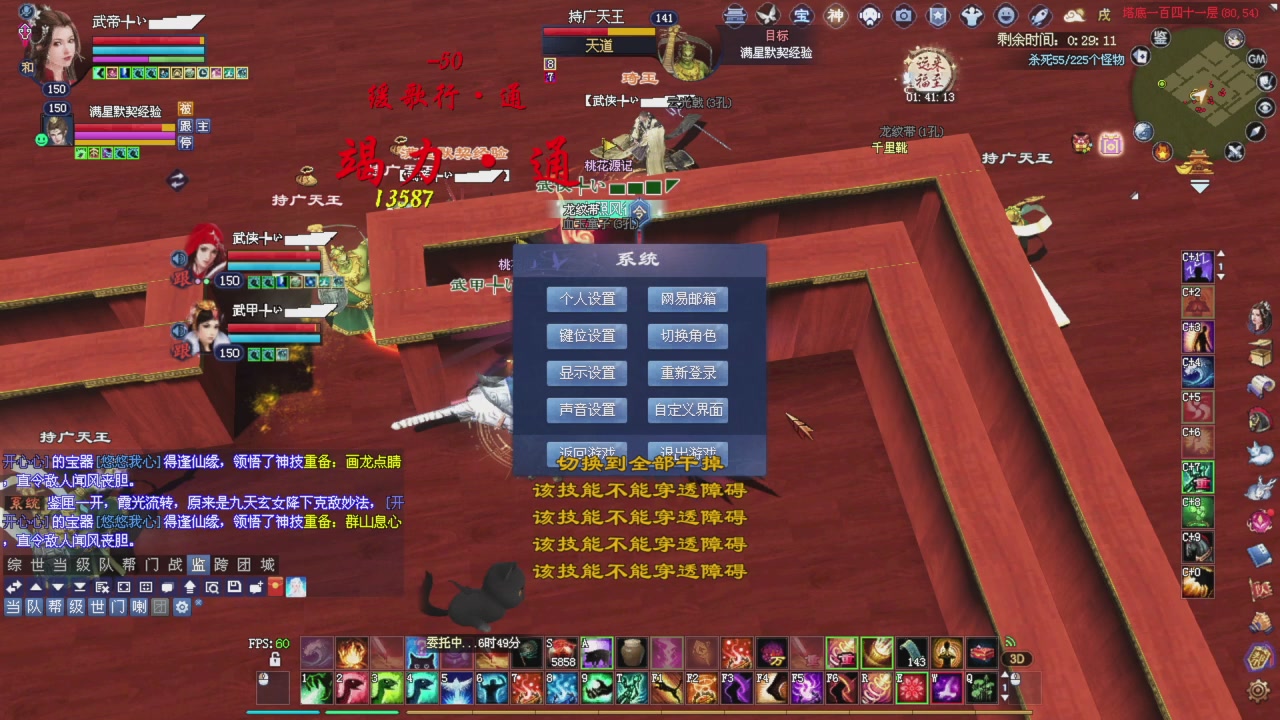Click the chat scroll-up arrow button
Screen dimensions: 1280x720
pos(35,587)
